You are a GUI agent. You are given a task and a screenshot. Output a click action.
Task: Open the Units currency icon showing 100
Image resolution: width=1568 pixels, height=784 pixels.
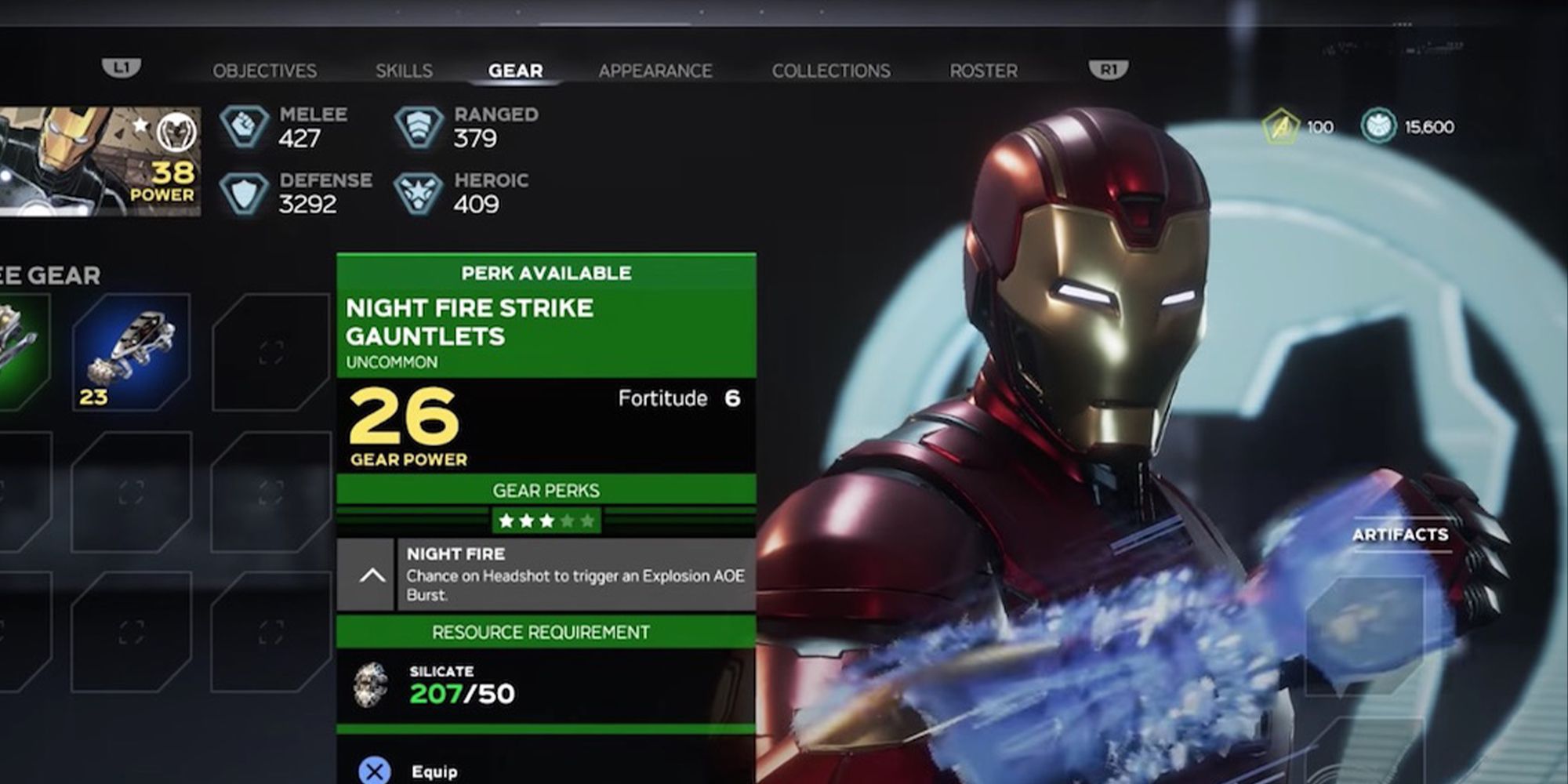[1281, 127]
